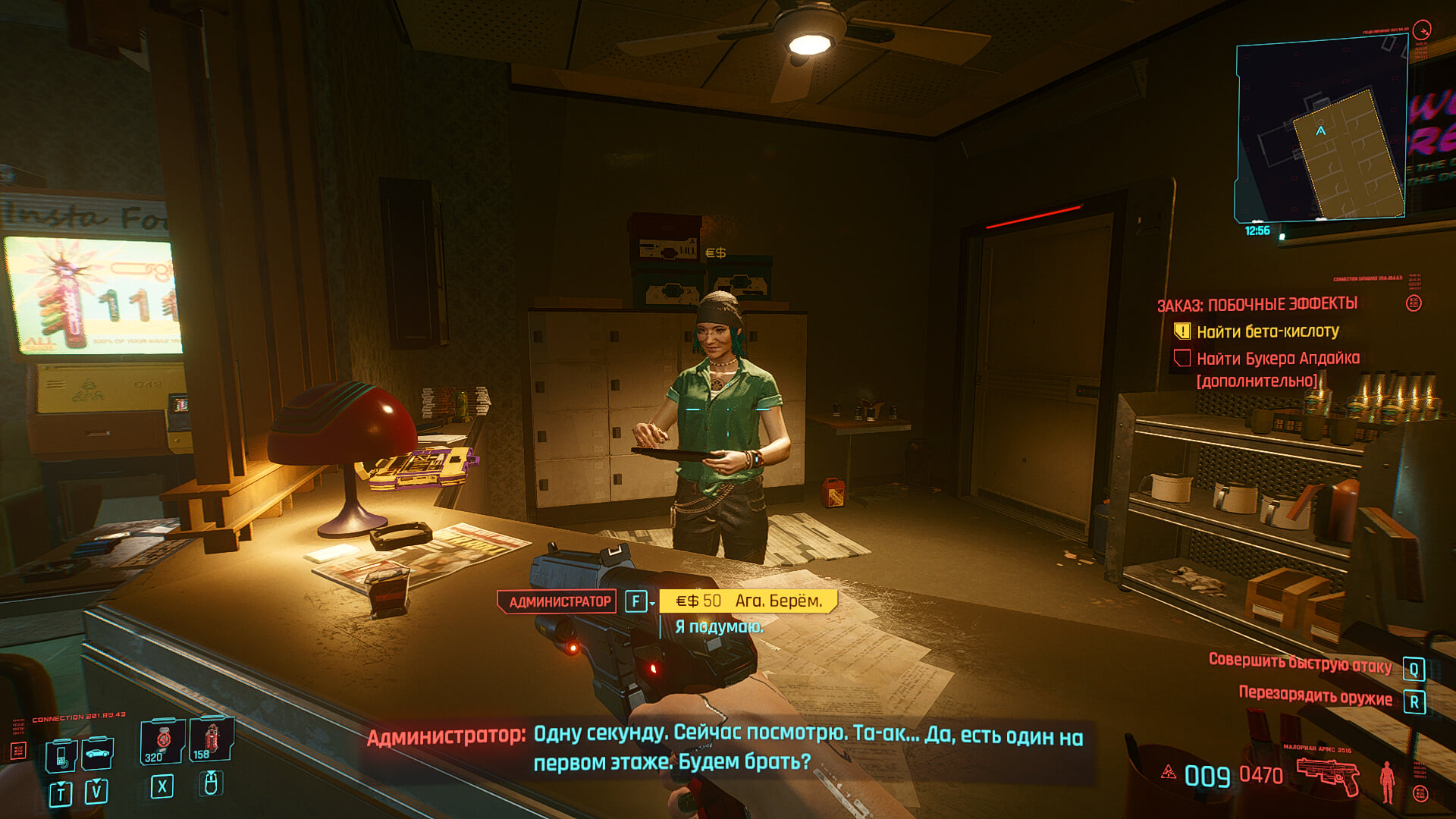Open the minimap
Screen dimensions: 1456x819
[x=1320, y=133]
